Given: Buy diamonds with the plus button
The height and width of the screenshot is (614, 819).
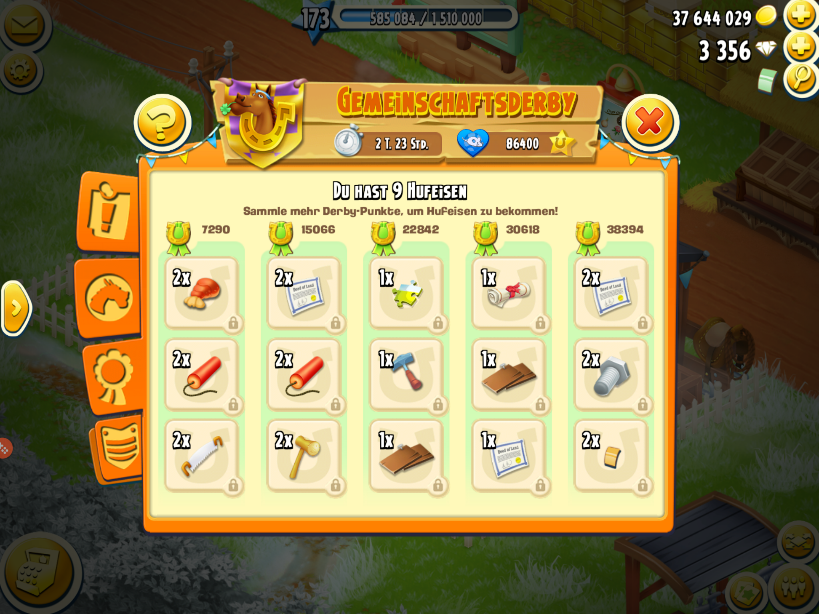Looking at the screenshot, I should [801, 47].
